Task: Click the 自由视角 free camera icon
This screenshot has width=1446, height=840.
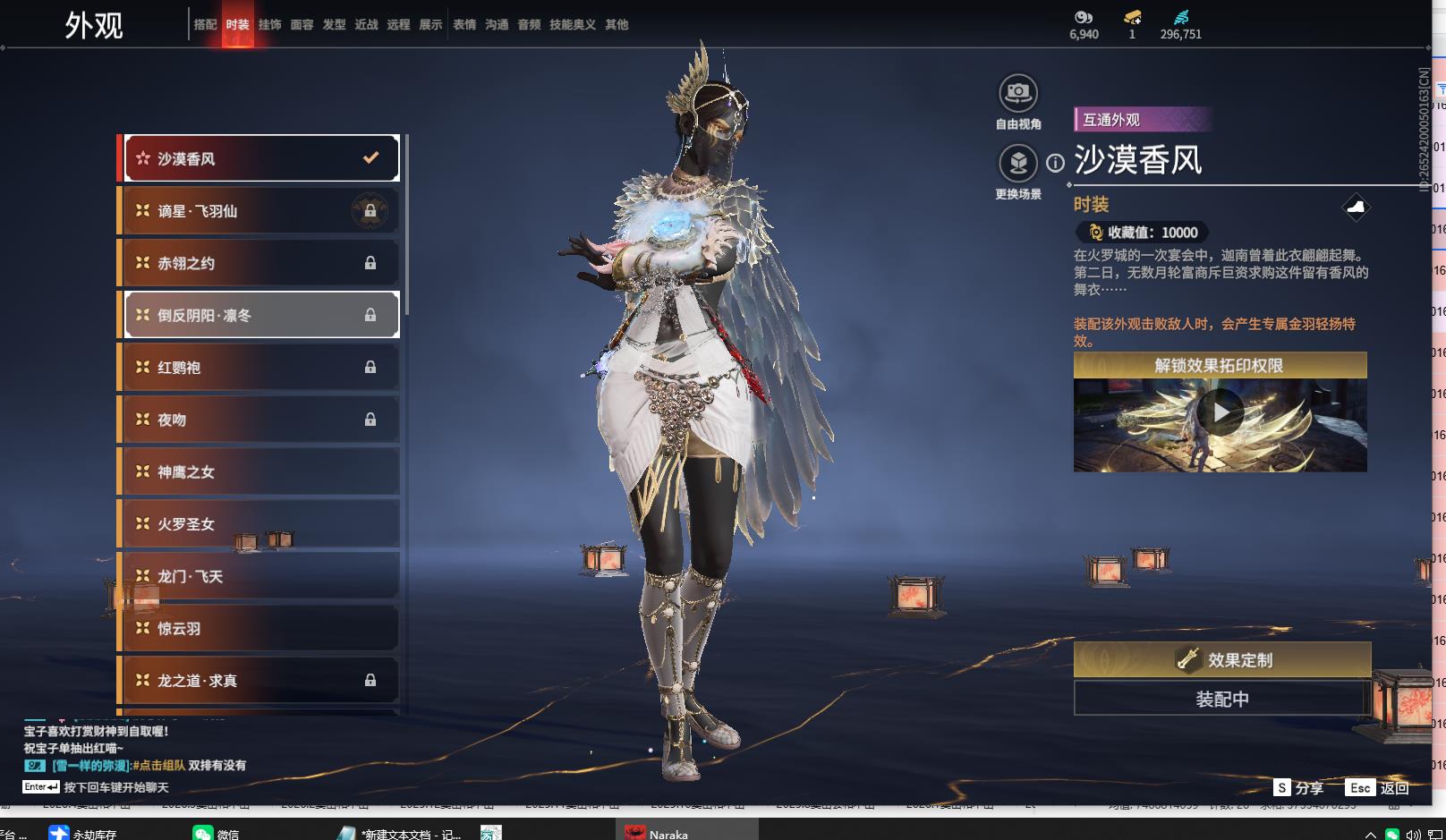Action: point(1018,93)
